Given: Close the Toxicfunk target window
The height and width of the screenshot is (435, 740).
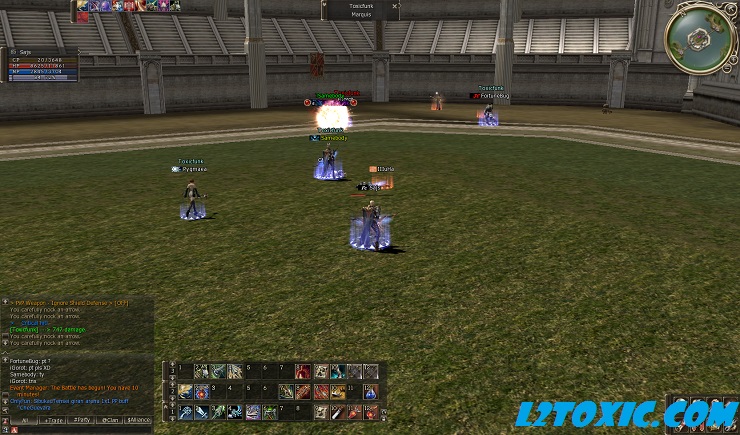Looking at the screenshot, I should click(395, 6).
